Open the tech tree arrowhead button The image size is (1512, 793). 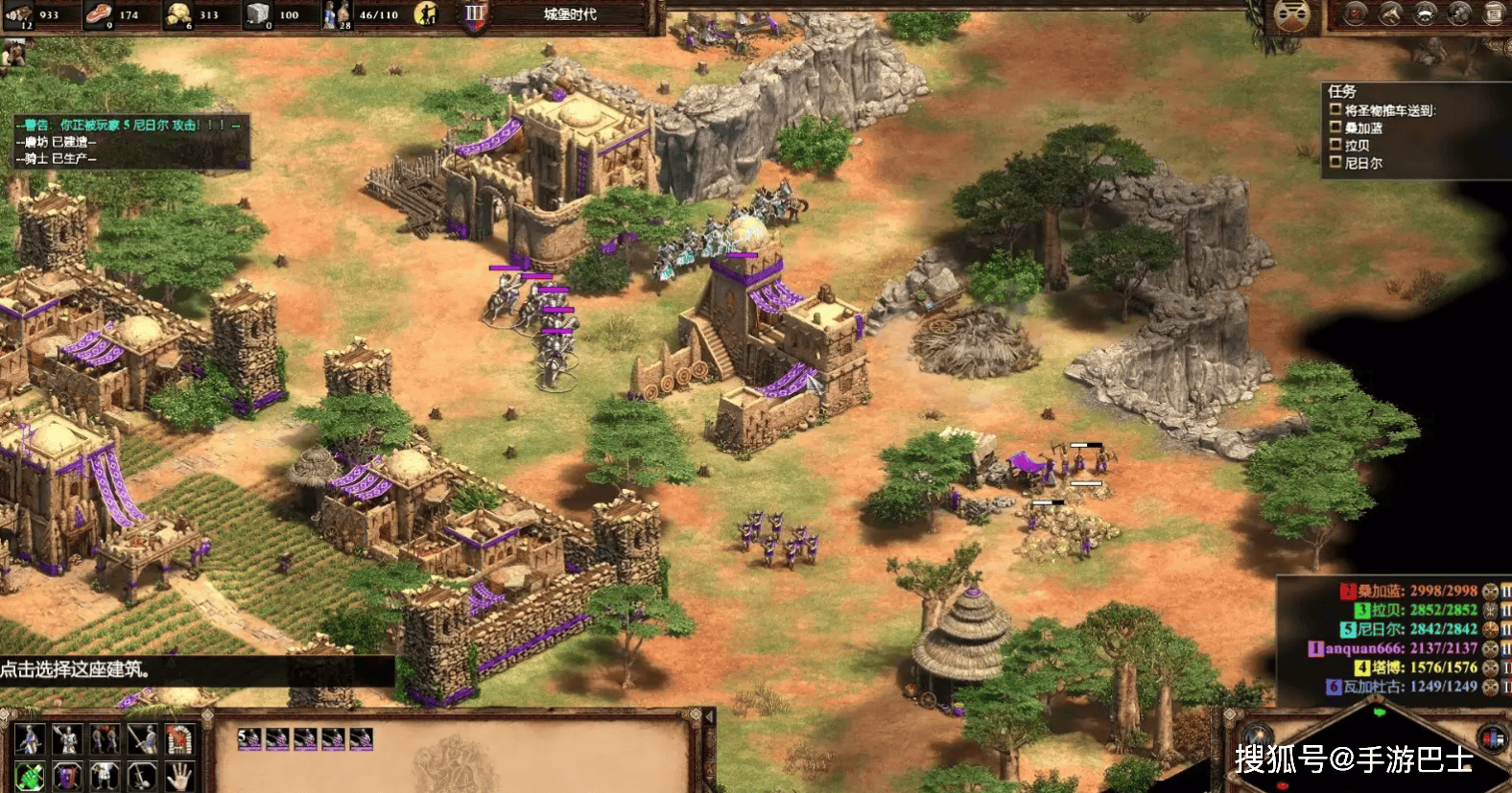tap(1390, 13)
